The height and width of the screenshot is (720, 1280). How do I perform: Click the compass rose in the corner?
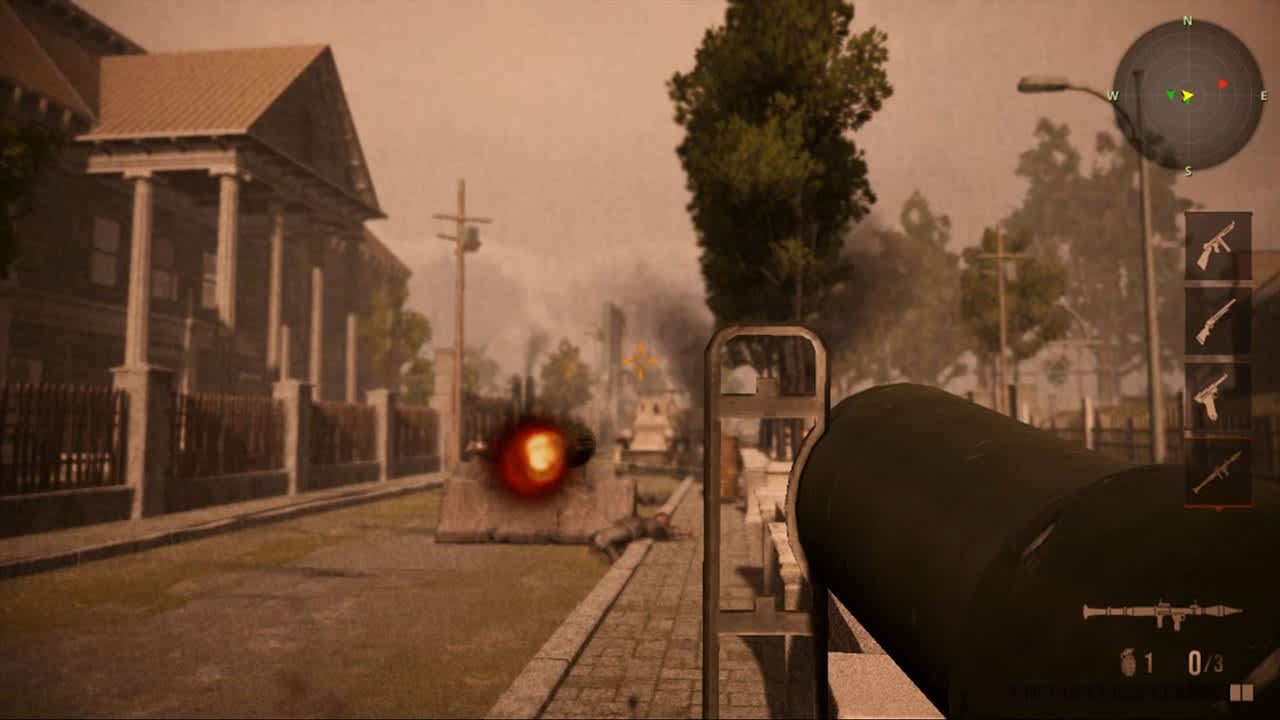pyautogui.click(x=1188, y=95)
